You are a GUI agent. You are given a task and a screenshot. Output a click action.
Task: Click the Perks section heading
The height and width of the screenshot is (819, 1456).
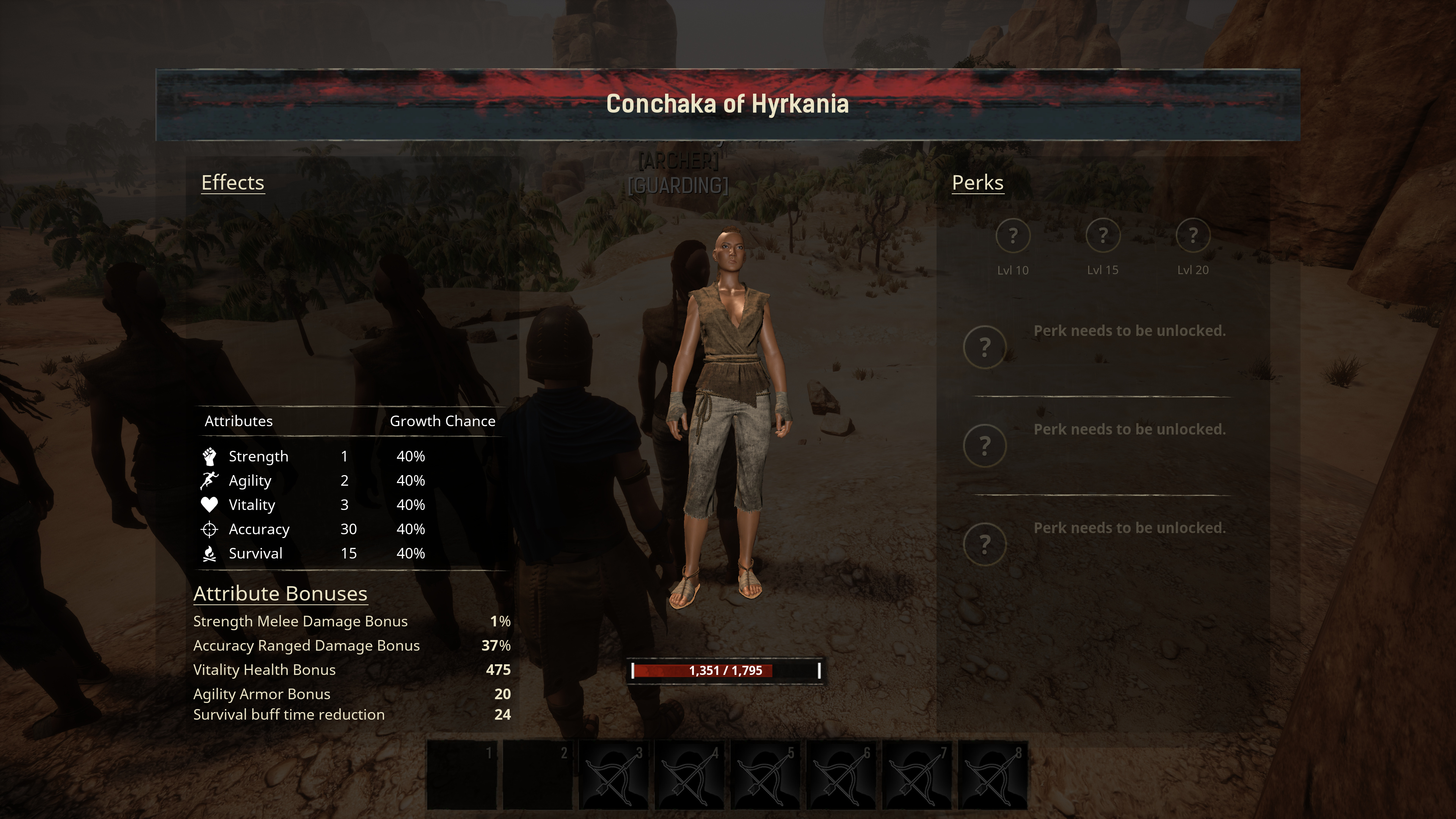pyautogui.click(x=977, y=182)
